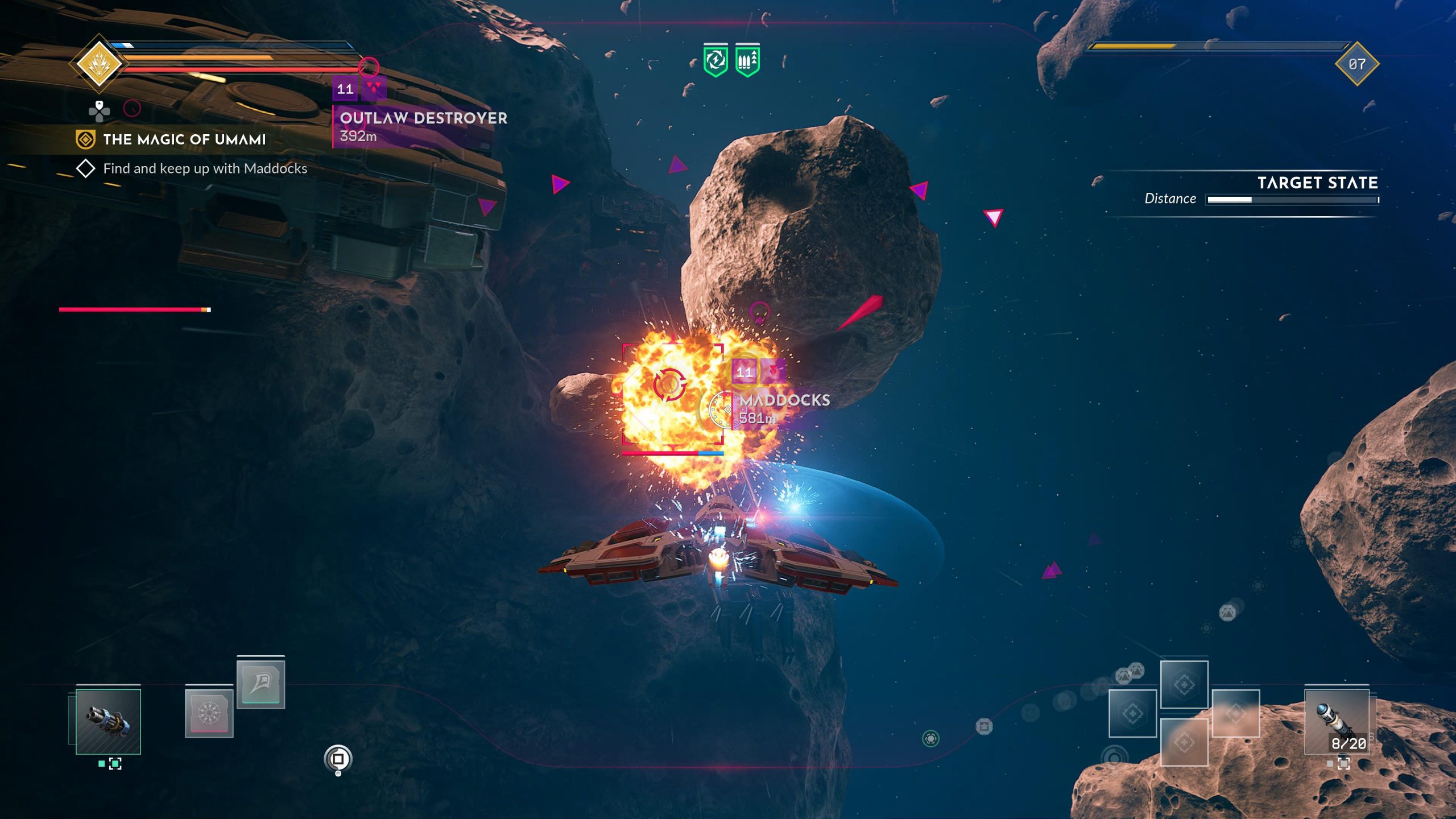The height and width of the screenshot is (819, 1456).
Task: Click the gold player ship emblem
Action: pos(100,63)
